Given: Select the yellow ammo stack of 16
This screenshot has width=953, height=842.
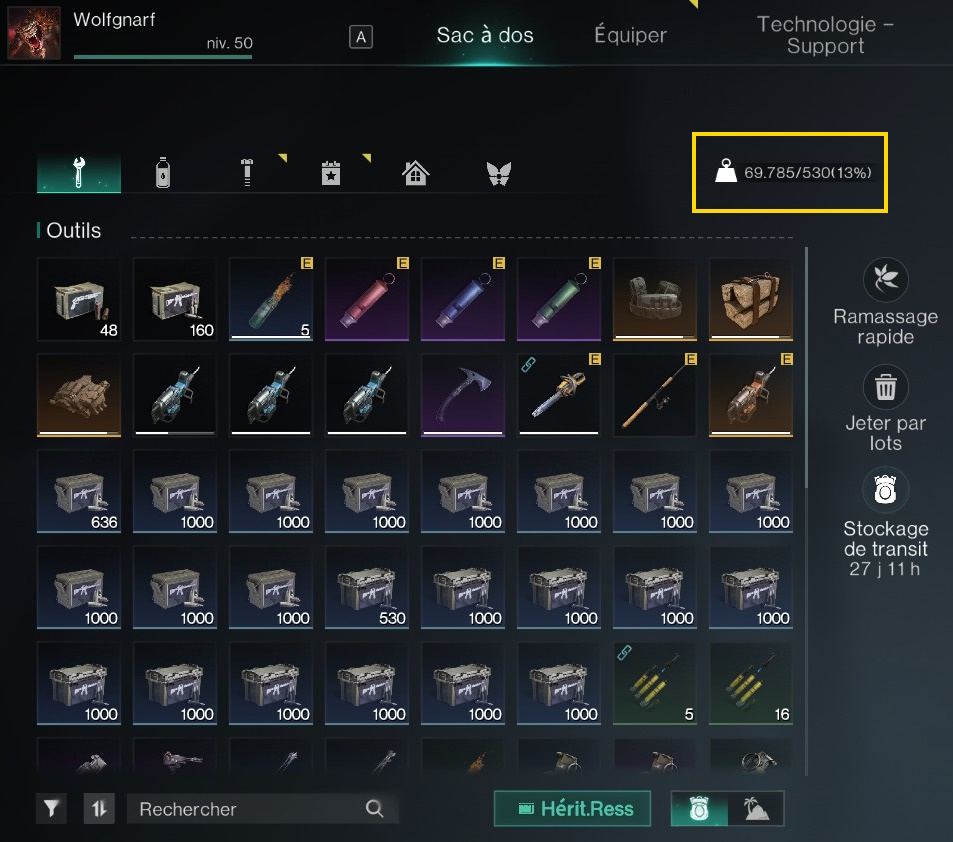Looking at the screenshot, I should click(750, 681).
